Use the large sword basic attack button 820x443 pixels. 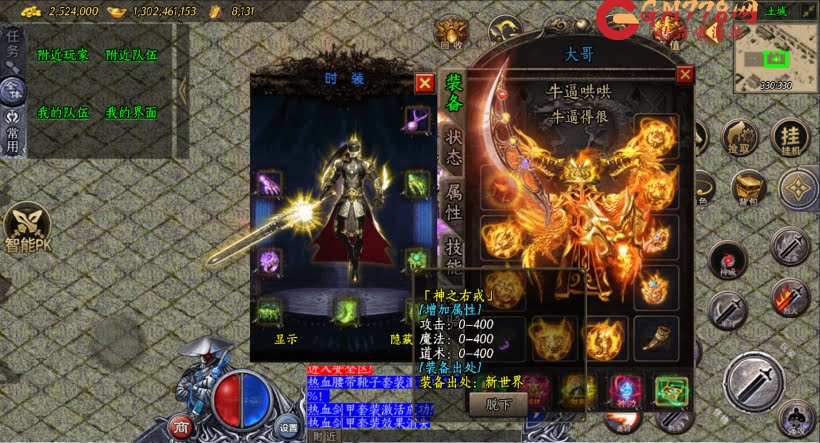[x=755, y=382]
